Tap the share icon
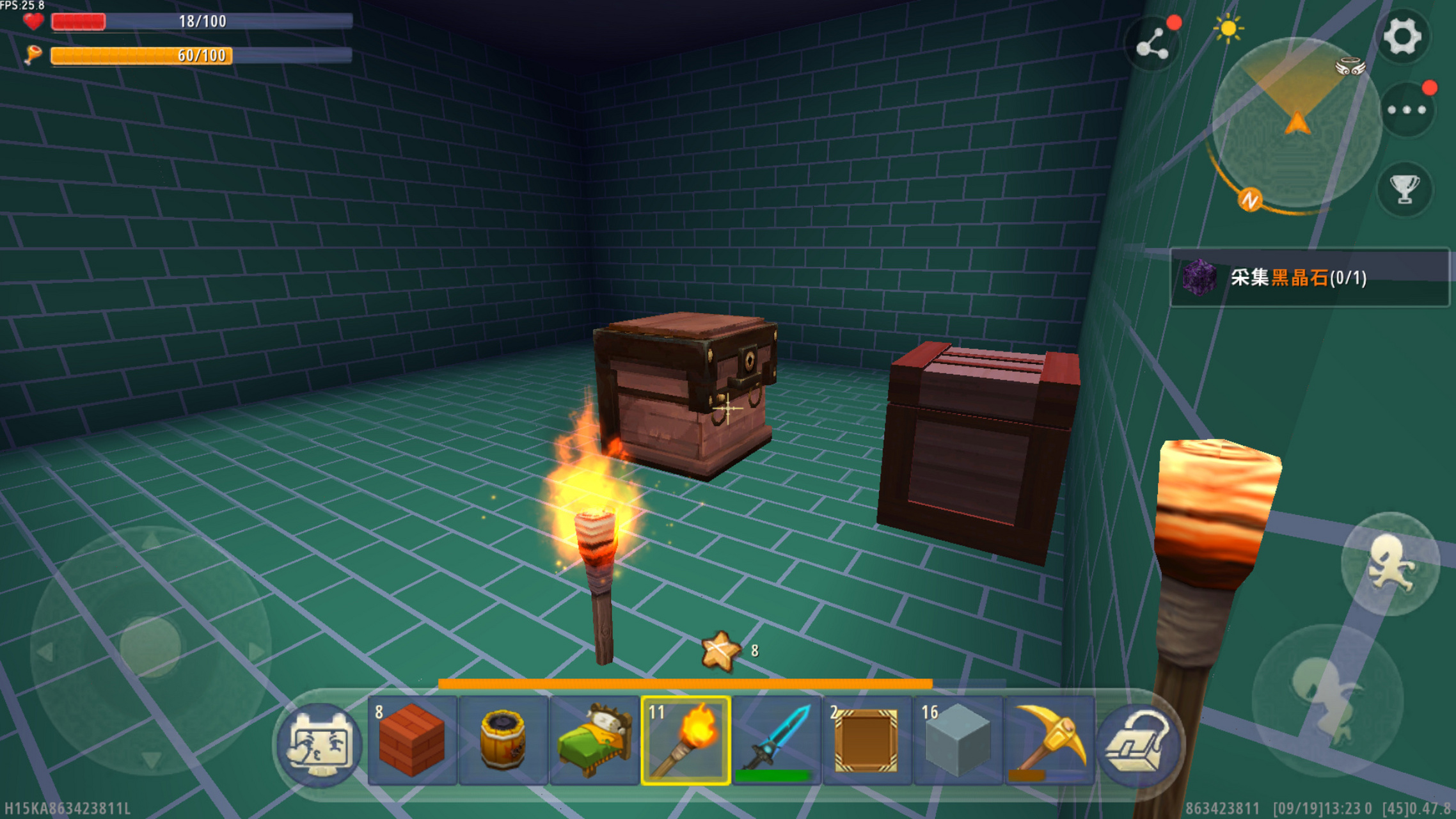Image resolution: width=1456 pixels, height=819 pixels. [1152, 45]
